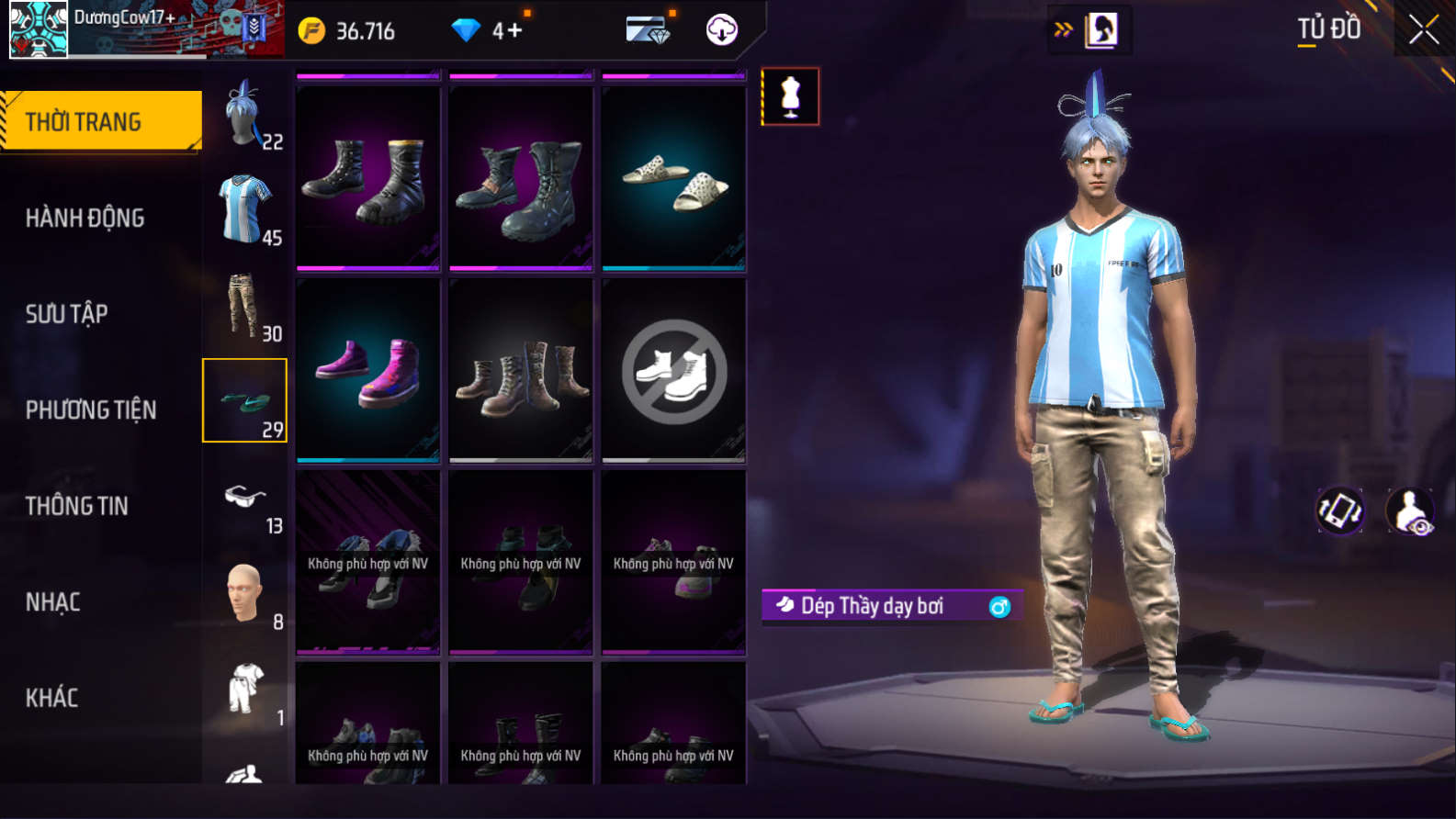Equip the black boots with gold trim

[x=367, y=179]
